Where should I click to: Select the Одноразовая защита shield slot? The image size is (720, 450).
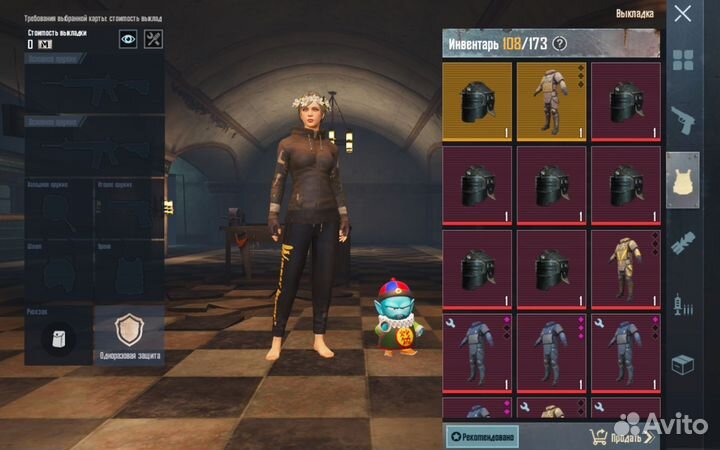click(129, 334)
